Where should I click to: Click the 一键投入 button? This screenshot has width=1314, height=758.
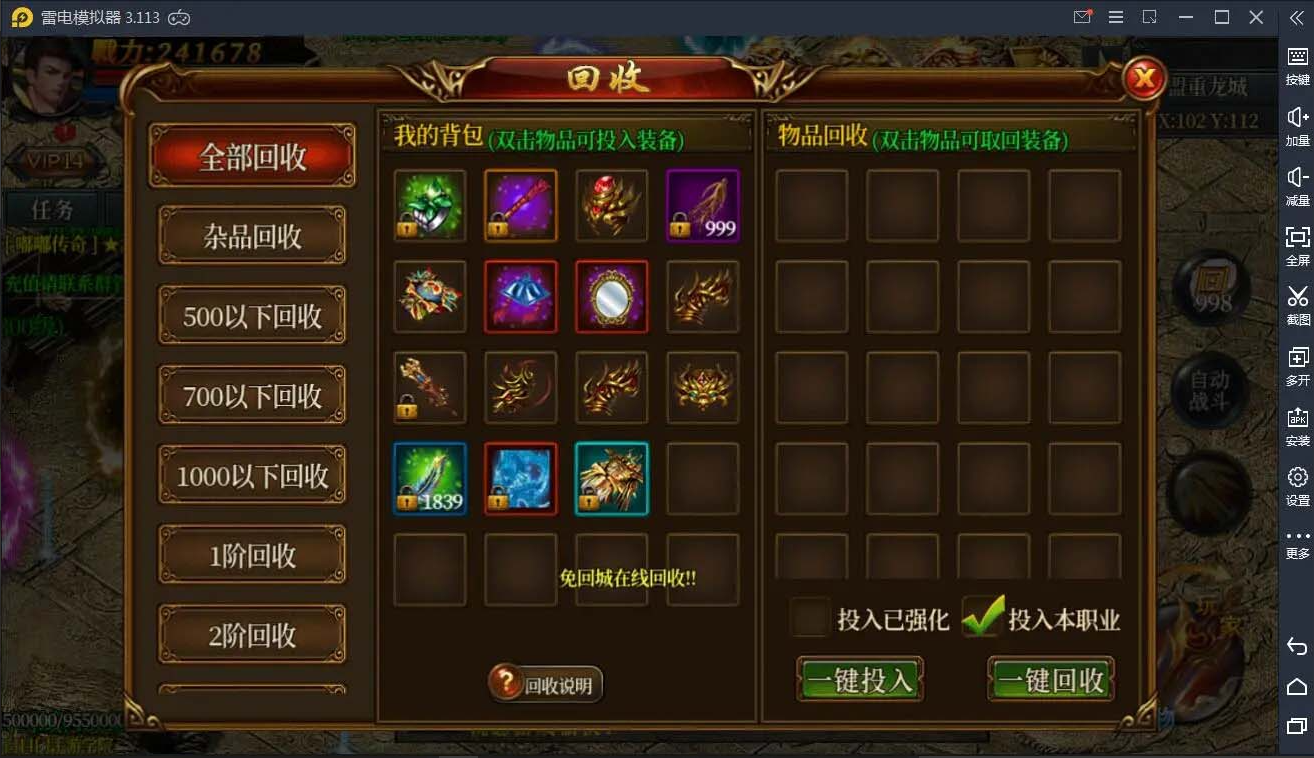(860, 680)
